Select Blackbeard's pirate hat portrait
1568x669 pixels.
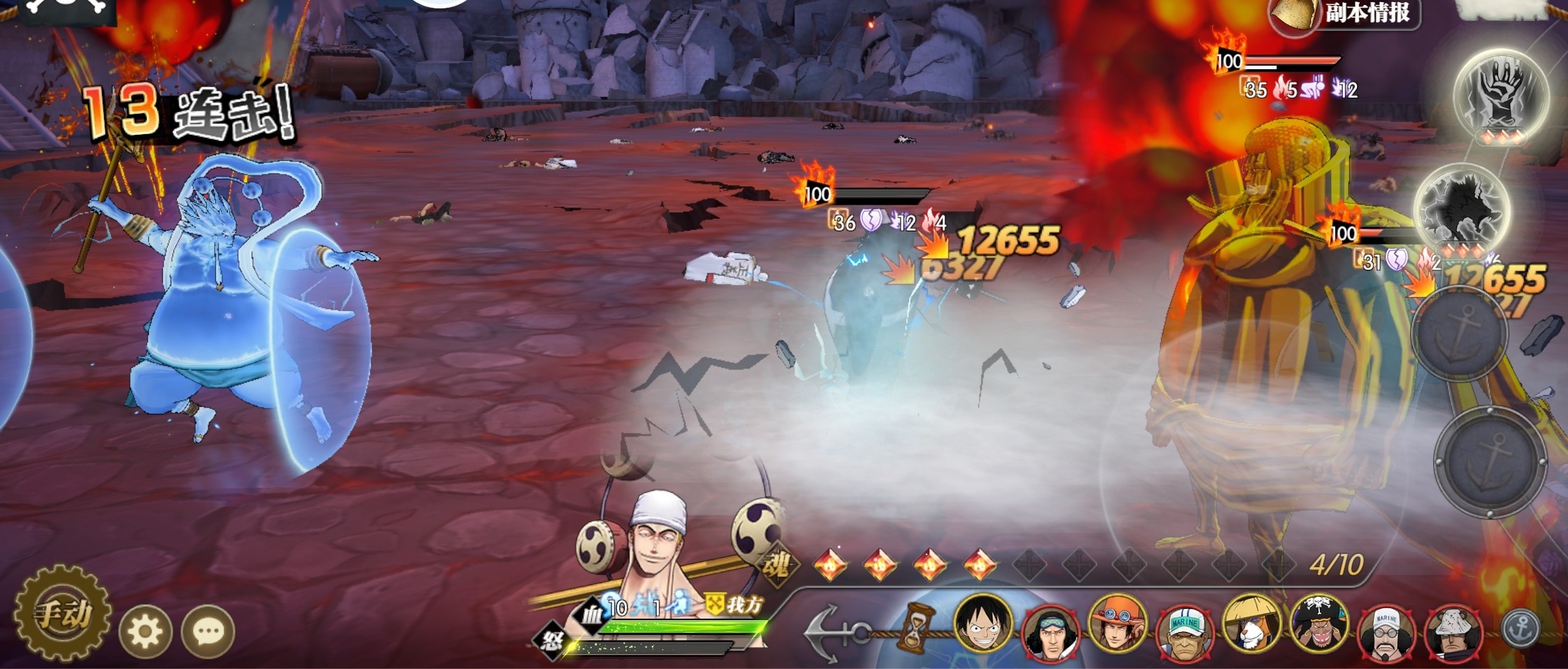click(x=1318, y=624)
